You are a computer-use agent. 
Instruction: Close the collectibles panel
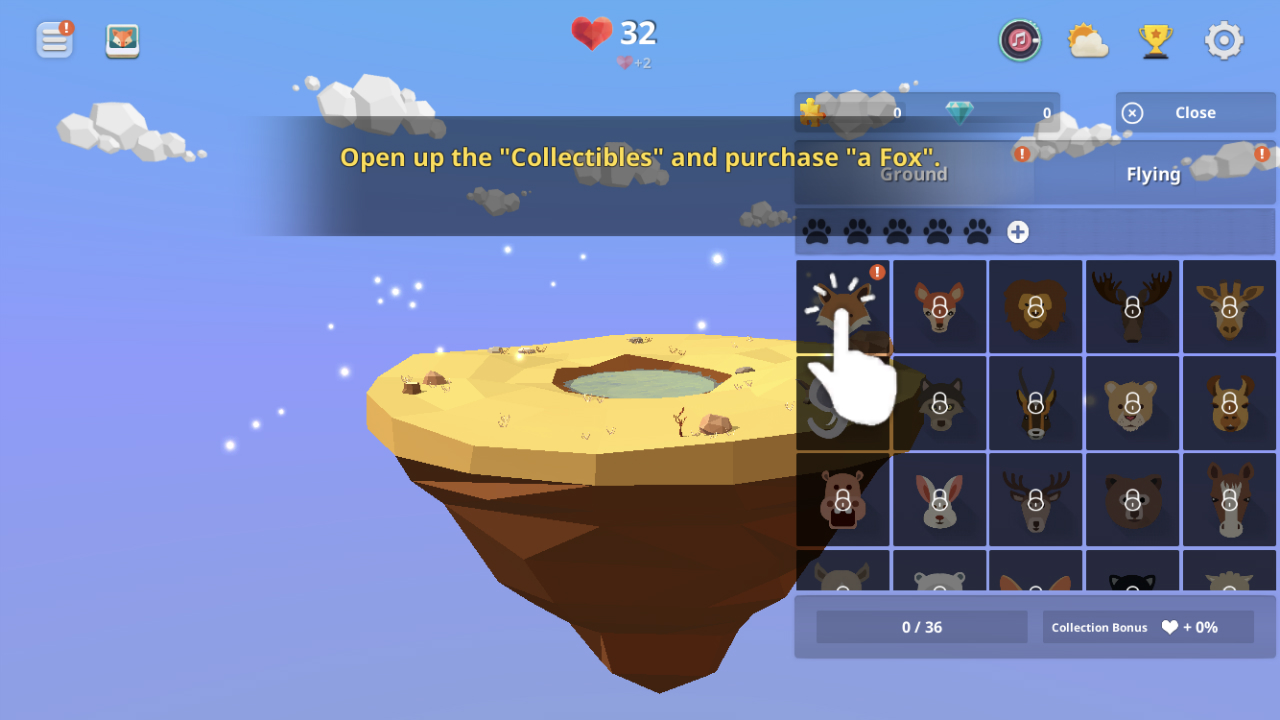click(x=1195, y=113)
